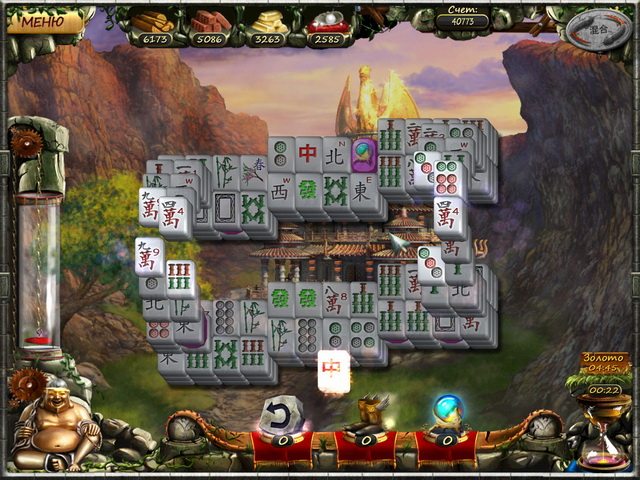
Task: Select the red dragon tile in the top row
Action: tap(309, 154)
